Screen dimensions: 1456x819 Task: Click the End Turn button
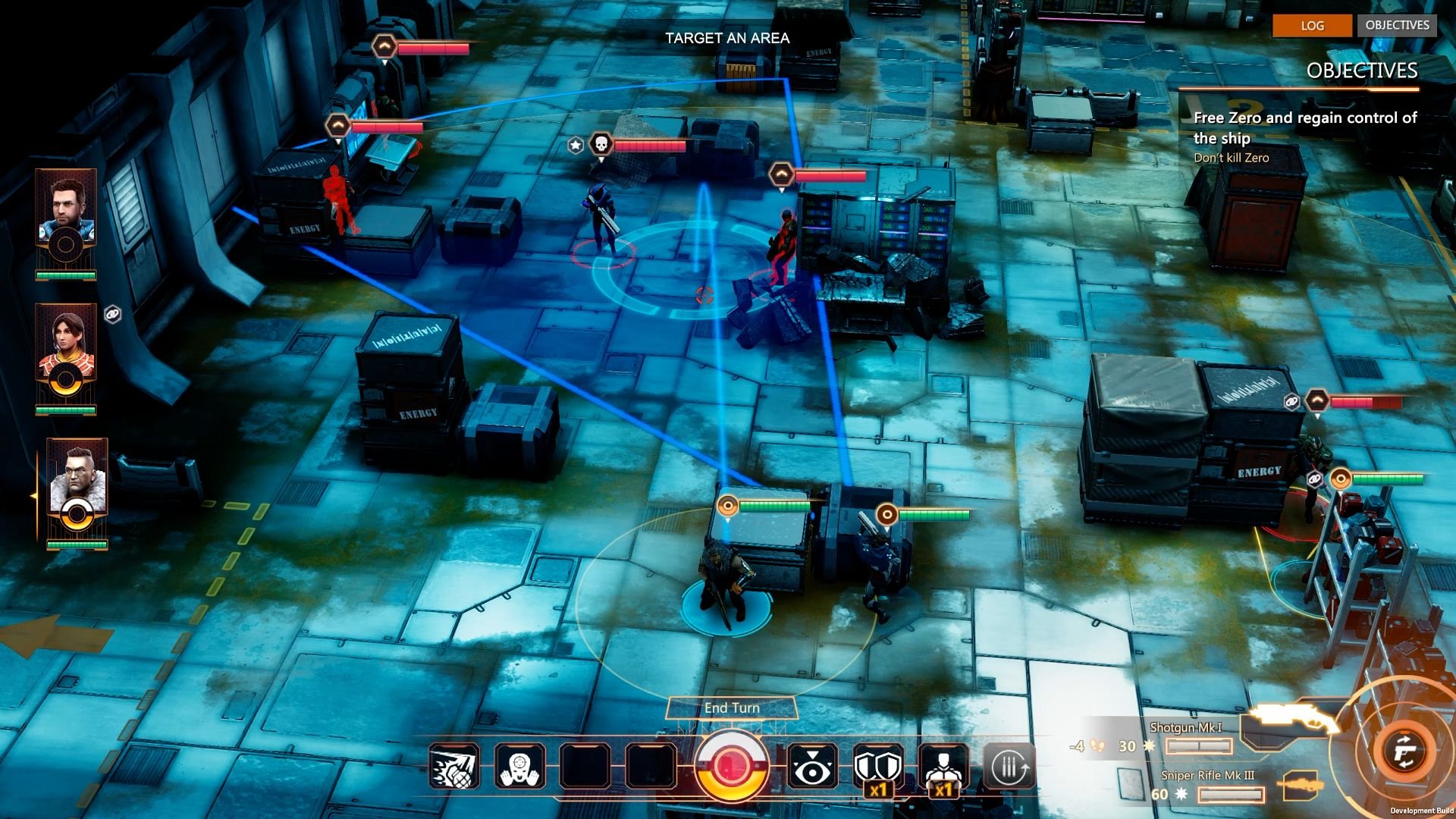tap(732, 708)
